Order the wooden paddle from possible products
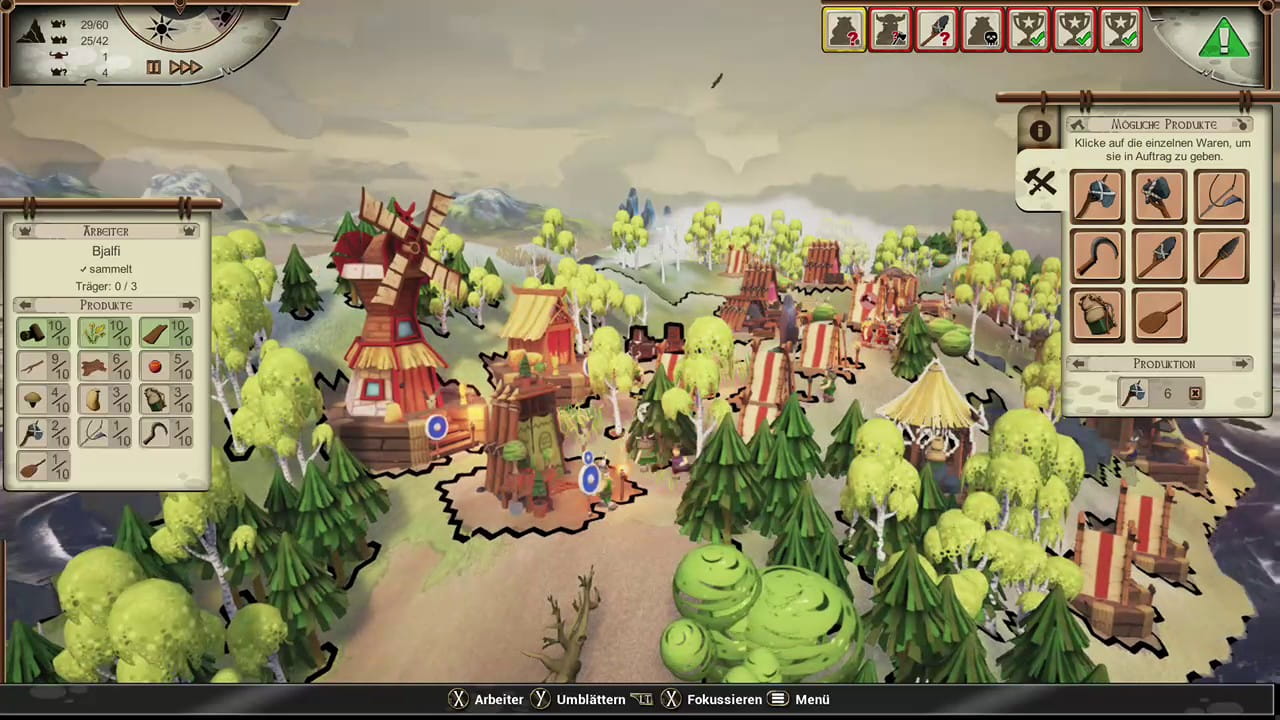1280x720 pixels. click(x=1159, y=316)
